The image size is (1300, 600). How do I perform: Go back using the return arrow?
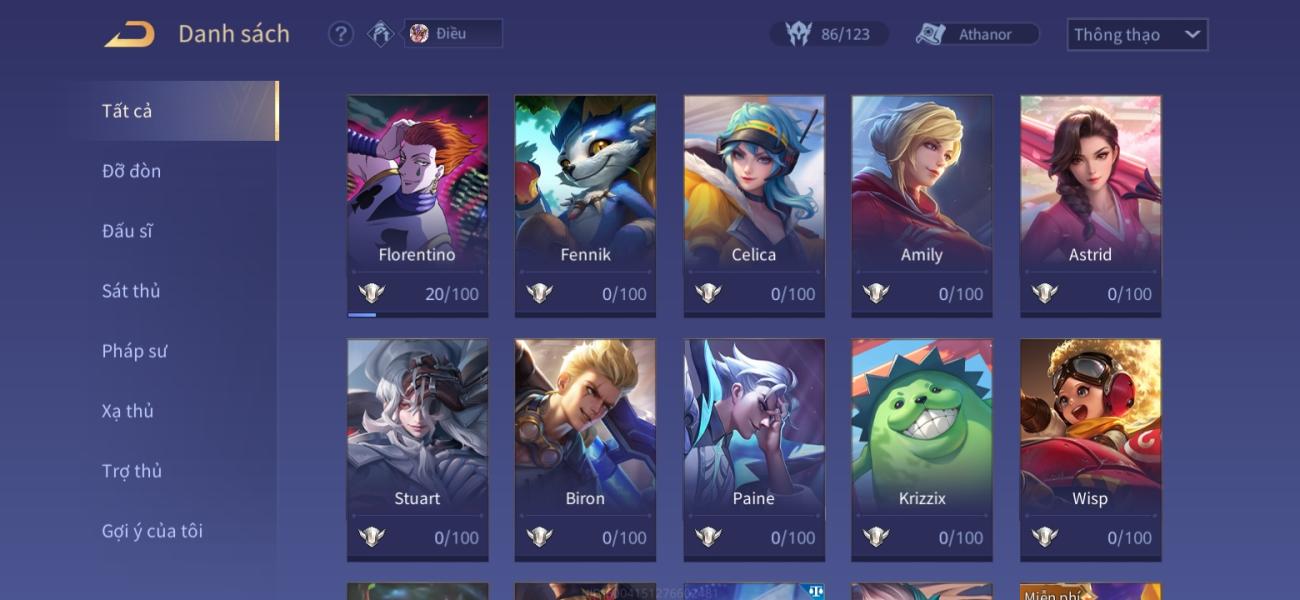click(130, 34)
